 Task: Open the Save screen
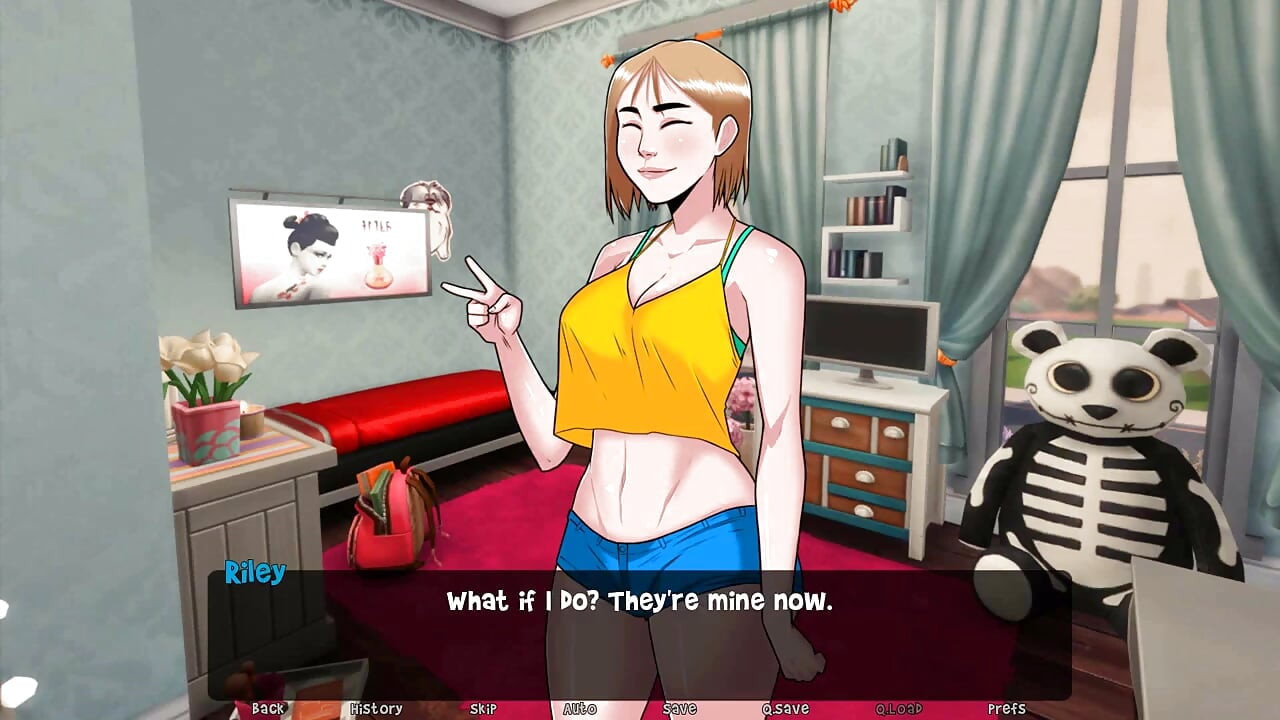pos(679,708)
